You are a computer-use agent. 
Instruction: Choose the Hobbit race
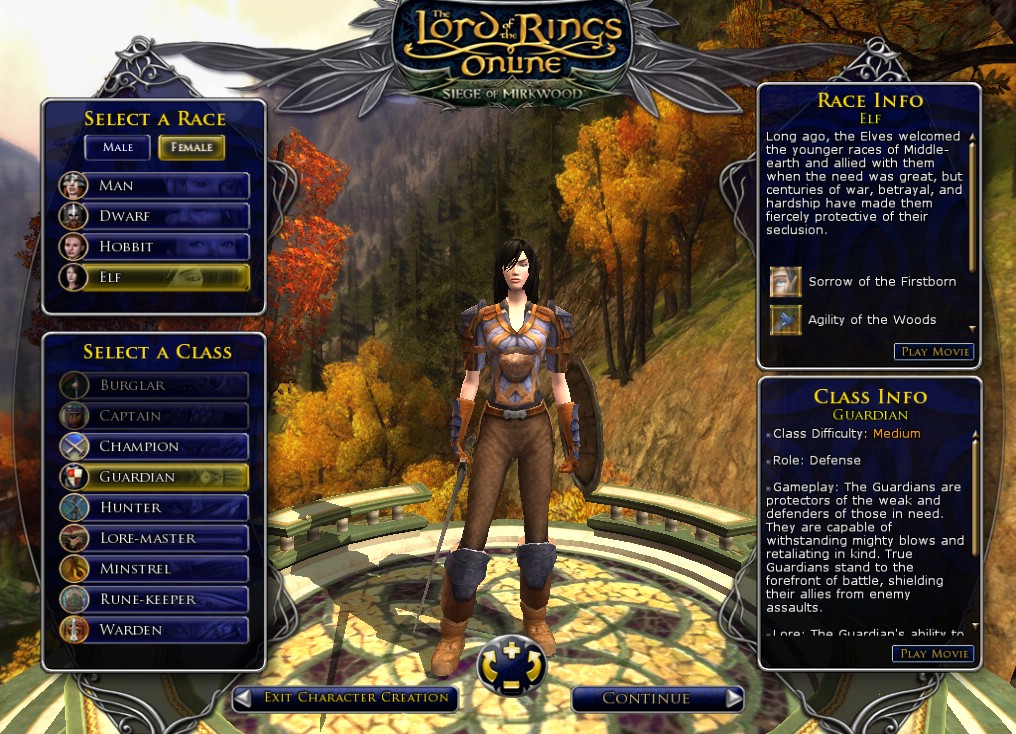point(154,246)
